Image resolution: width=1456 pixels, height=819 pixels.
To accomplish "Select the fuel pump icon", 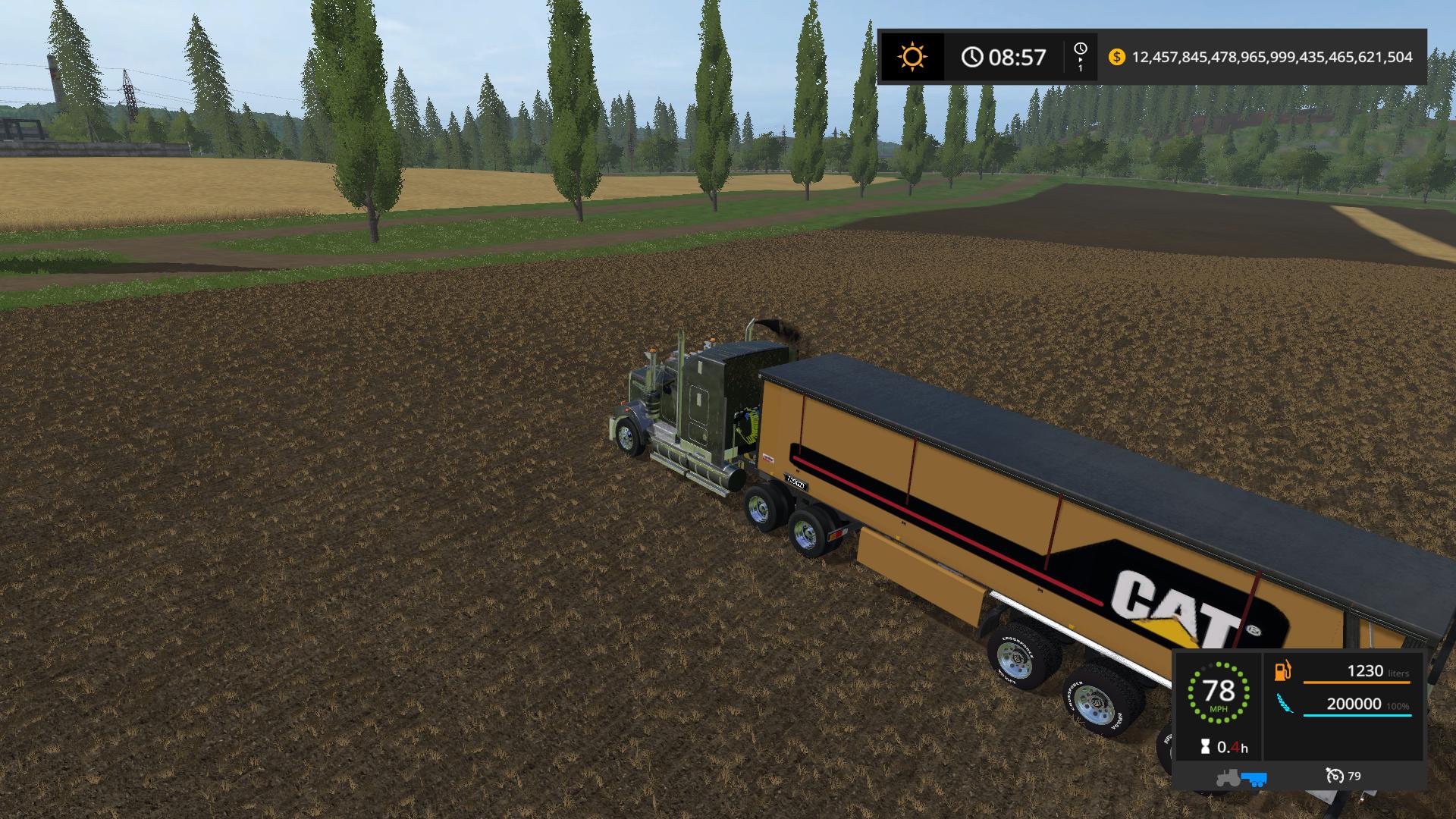I will coord(1282,671).
